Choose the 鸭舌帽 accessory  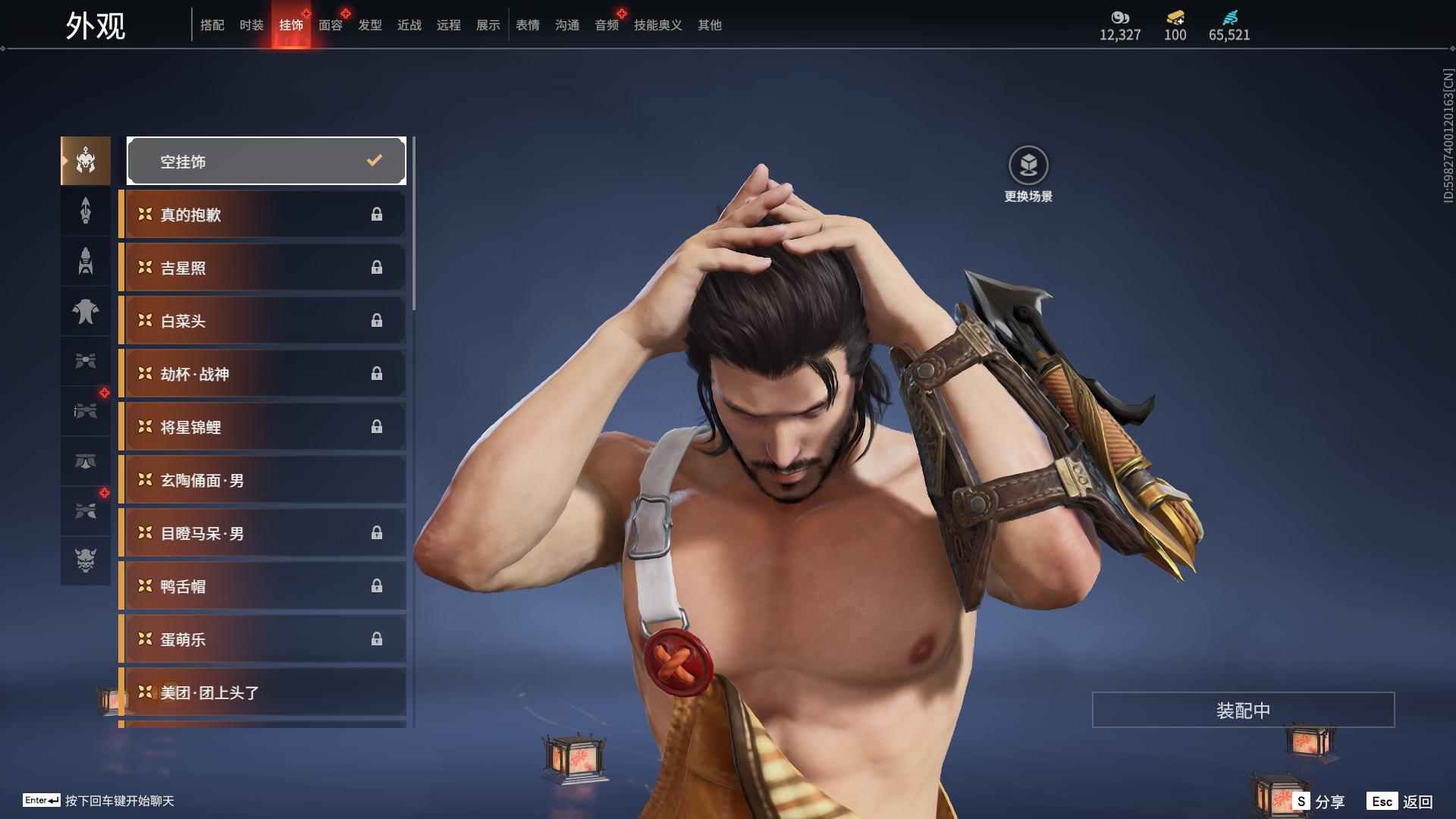[263, 586]
